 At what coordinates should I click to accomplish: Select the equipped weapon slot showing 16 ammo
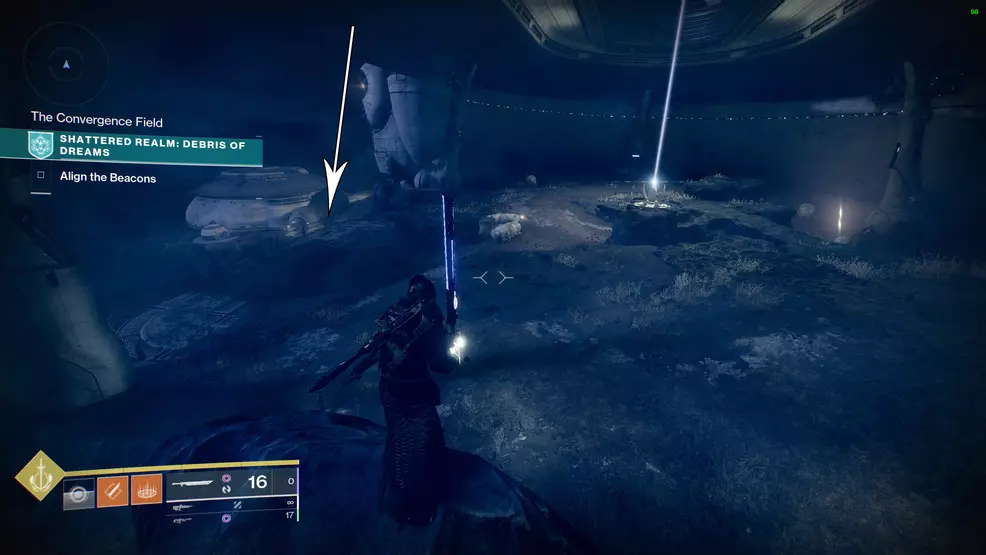(x=225, y=483)
